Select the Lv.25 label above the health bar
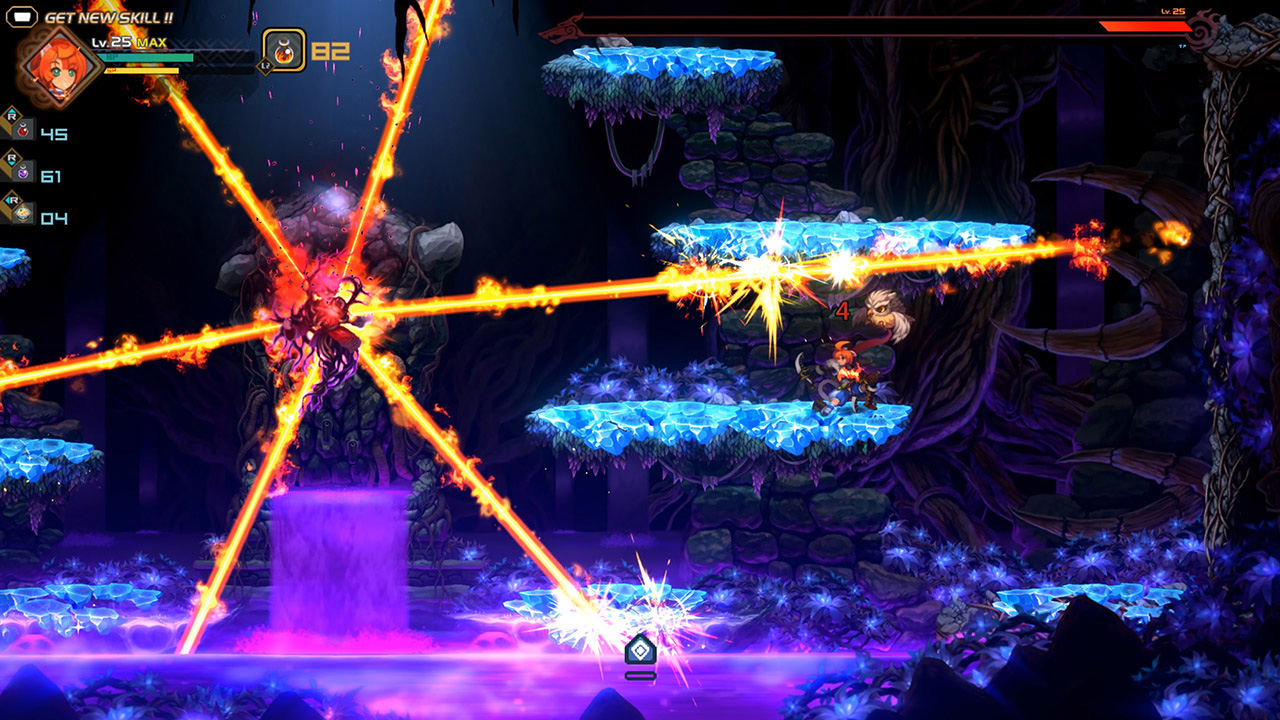The image size is (1280, 720). [x=111, y=42]
